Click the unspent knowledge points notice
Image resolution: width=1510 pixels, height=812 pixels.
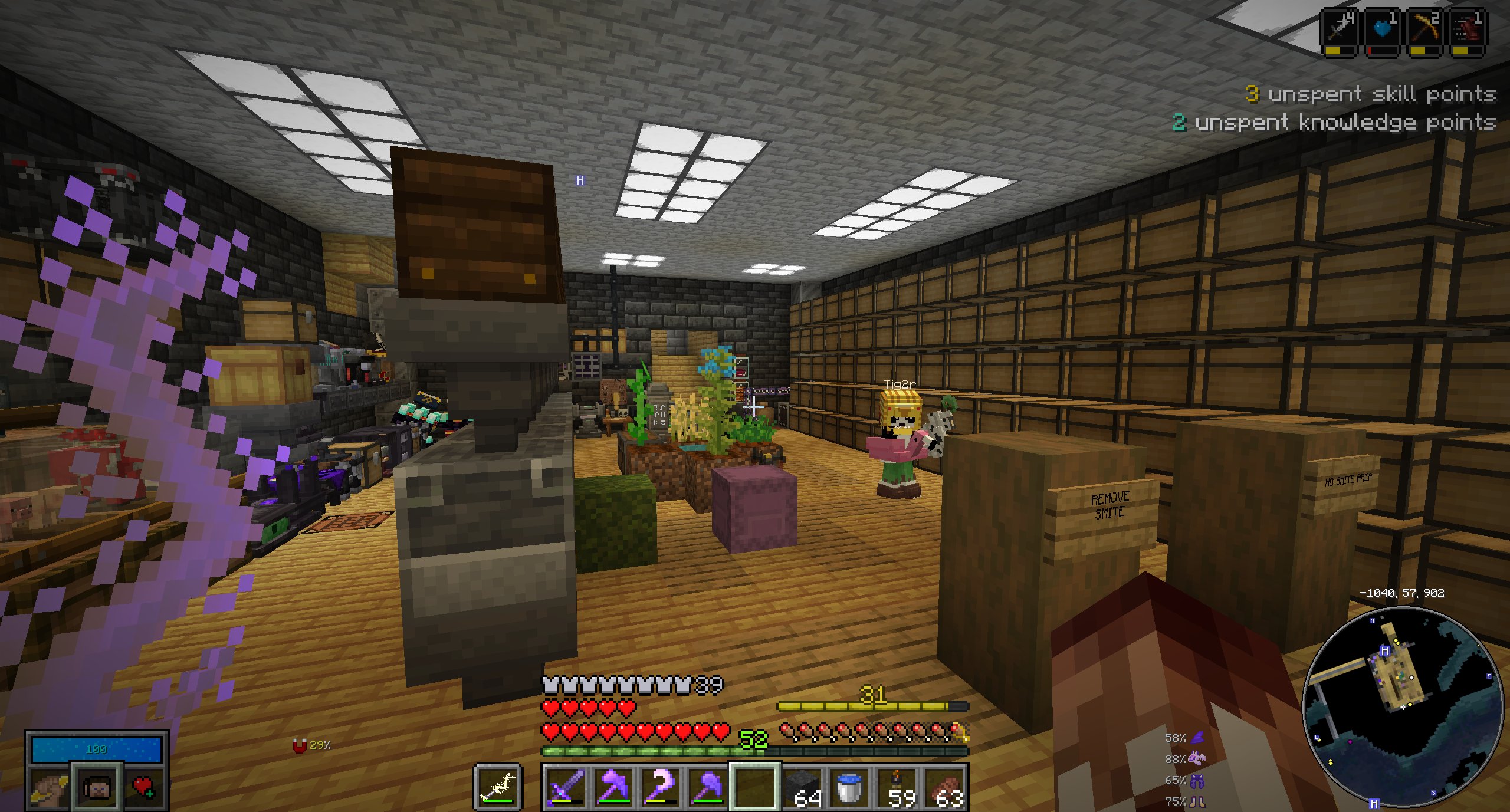[1334, 123]
